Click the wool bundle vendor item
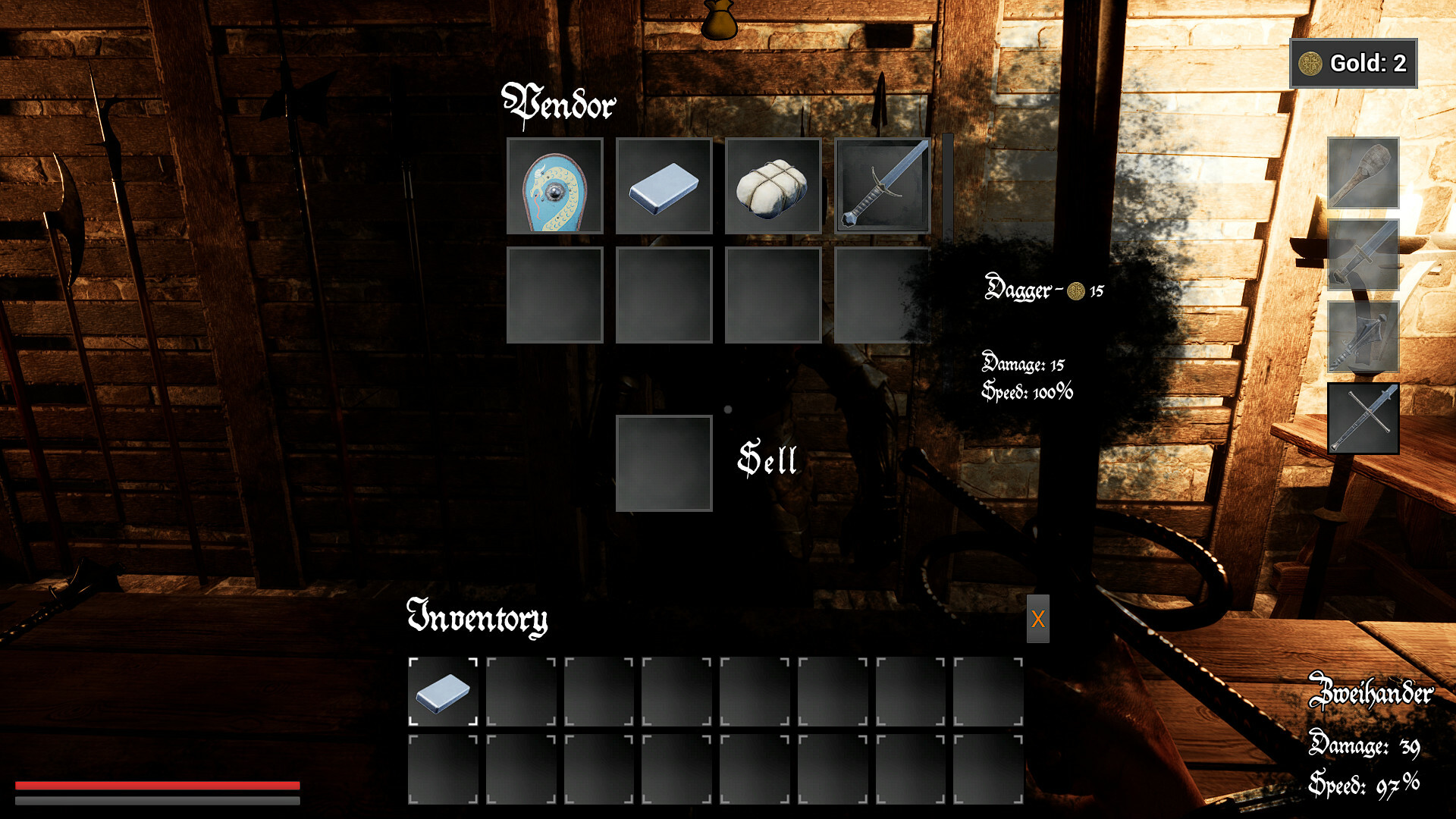The height and width of the screenshot is (819, 1456). 772,187
